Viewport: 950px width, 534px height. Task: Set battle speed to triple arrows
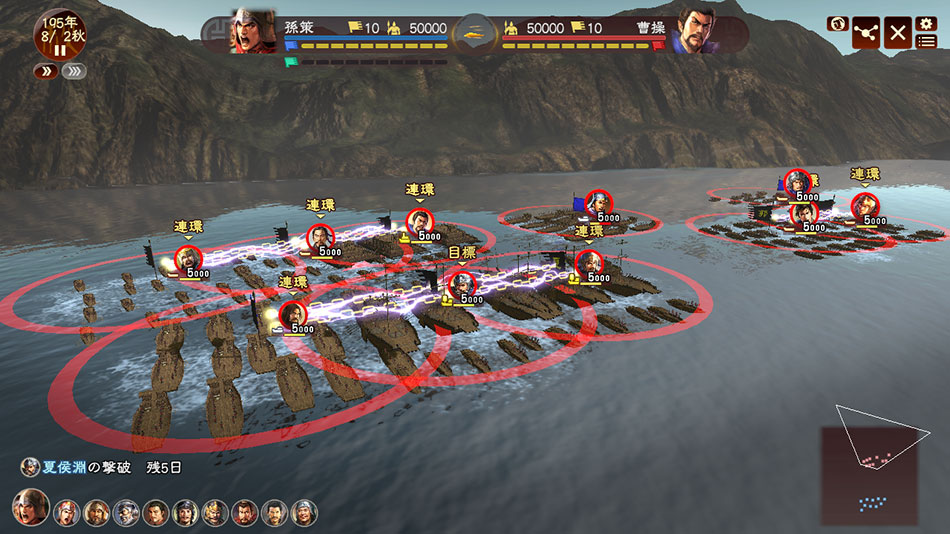[x=73, y=71]
